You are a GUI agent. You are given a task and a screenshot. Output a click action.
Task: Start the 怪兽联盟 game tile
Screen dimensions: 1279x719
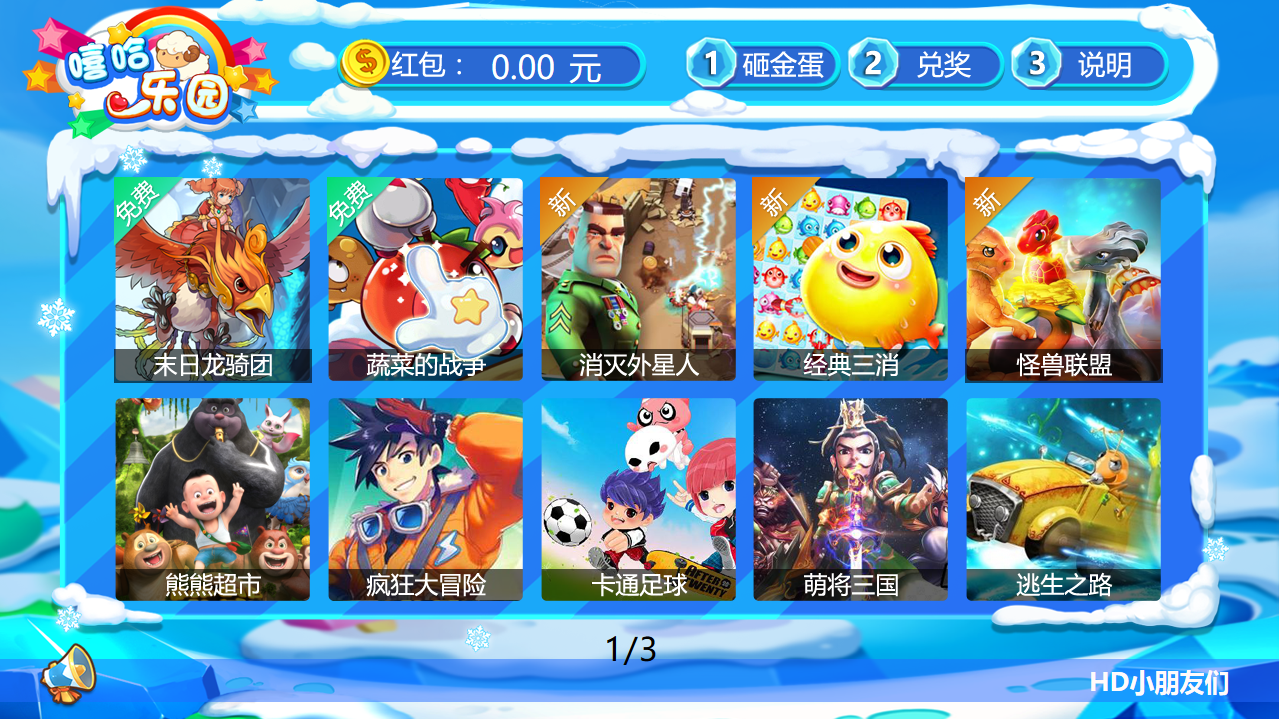tap(1063, 279)
